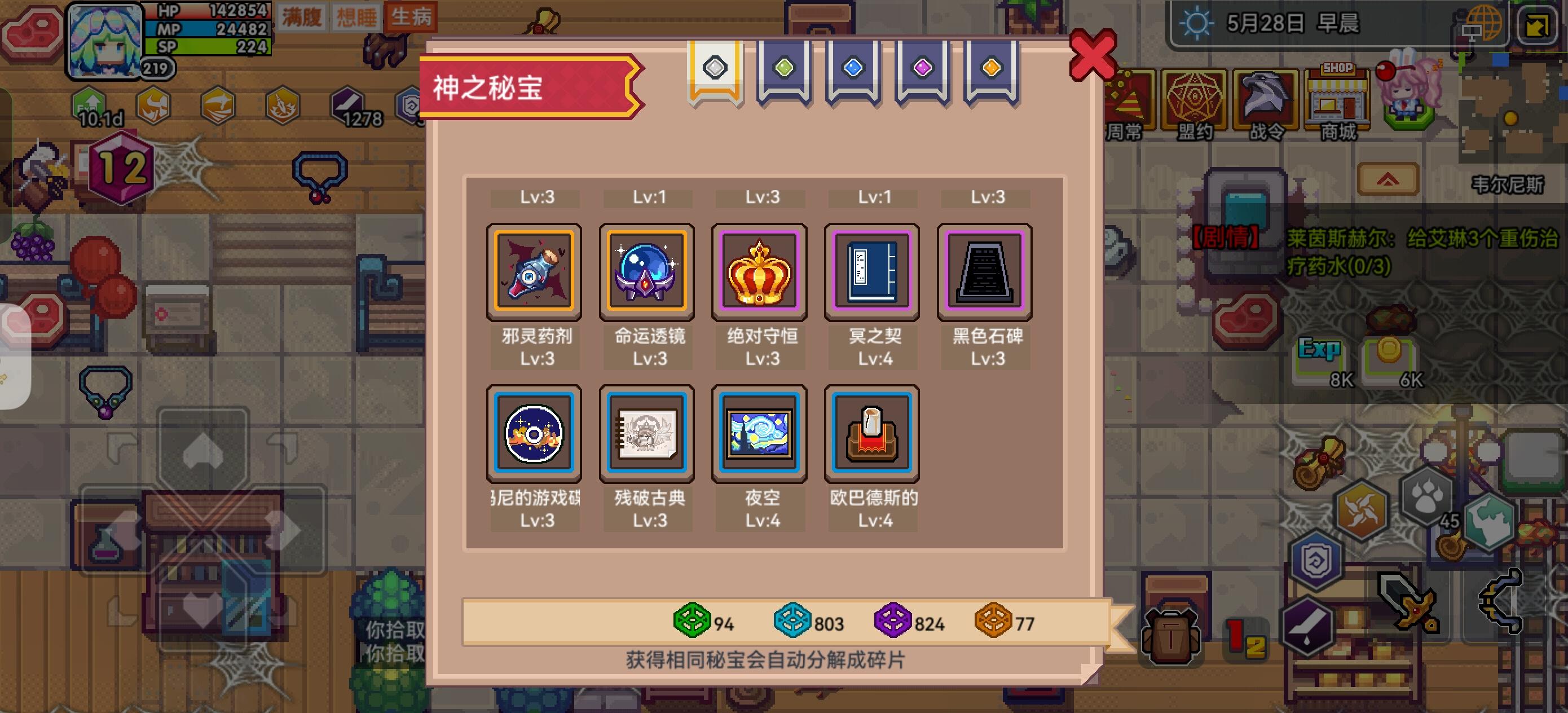Image resolution: width=1568 pixels, height=713 pixels.
Task: Select the 黑色石碑 treasure item
Action: pyautogui.click(x=985, y=271)
